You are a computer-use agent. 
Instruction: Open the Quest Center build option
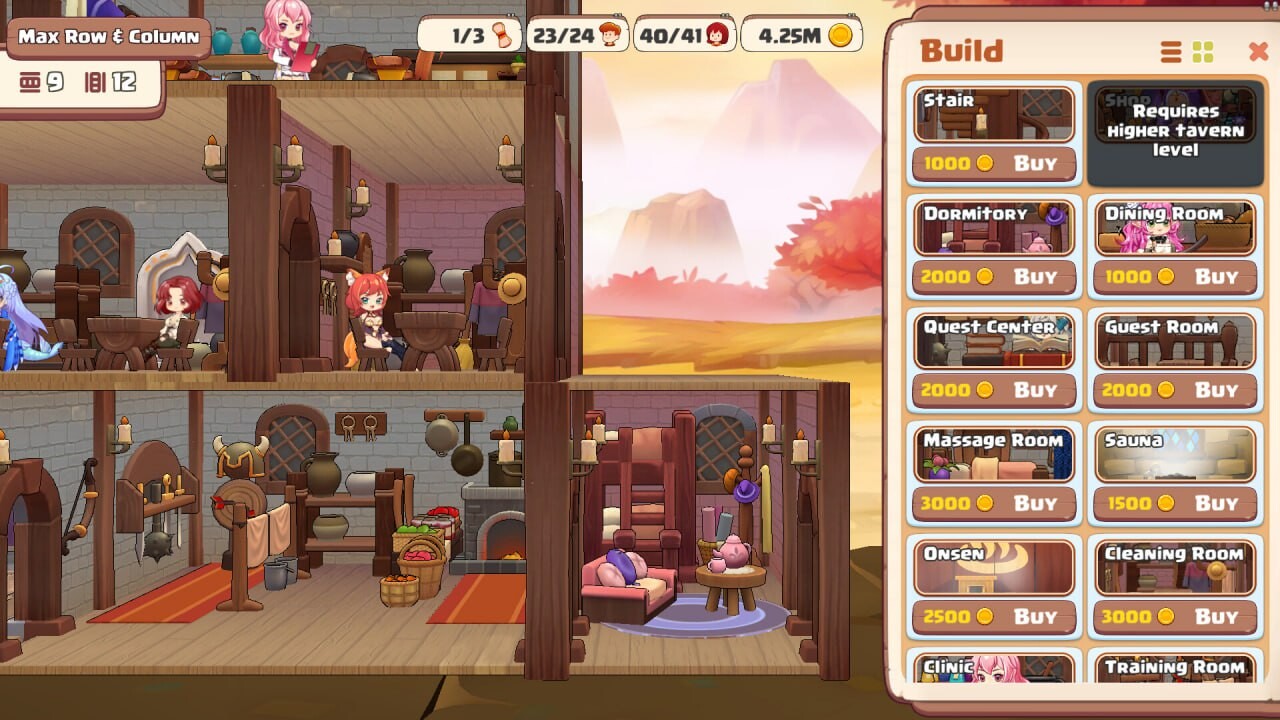point(992,340)
